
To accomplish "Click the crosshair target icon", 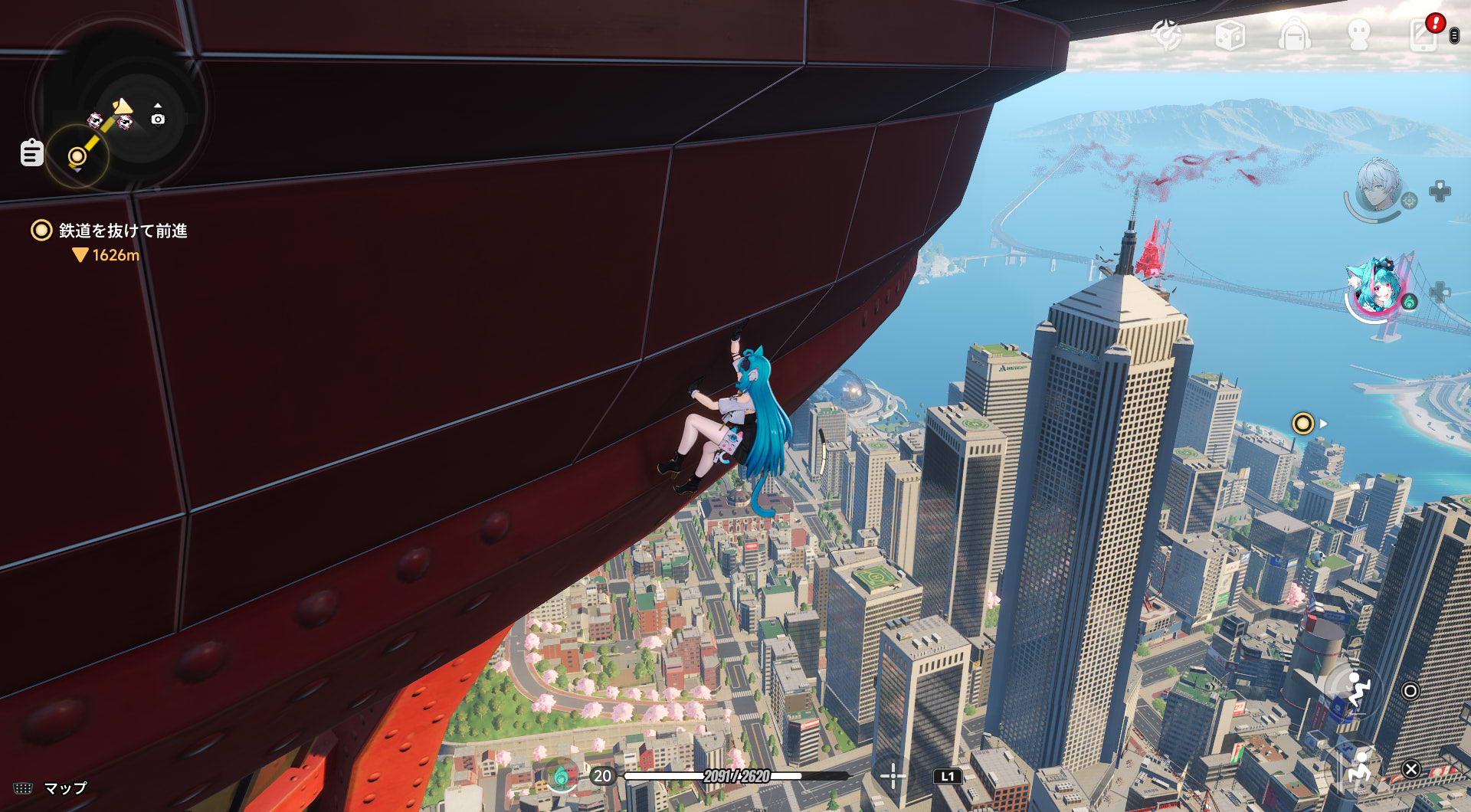I will (893, 776).
